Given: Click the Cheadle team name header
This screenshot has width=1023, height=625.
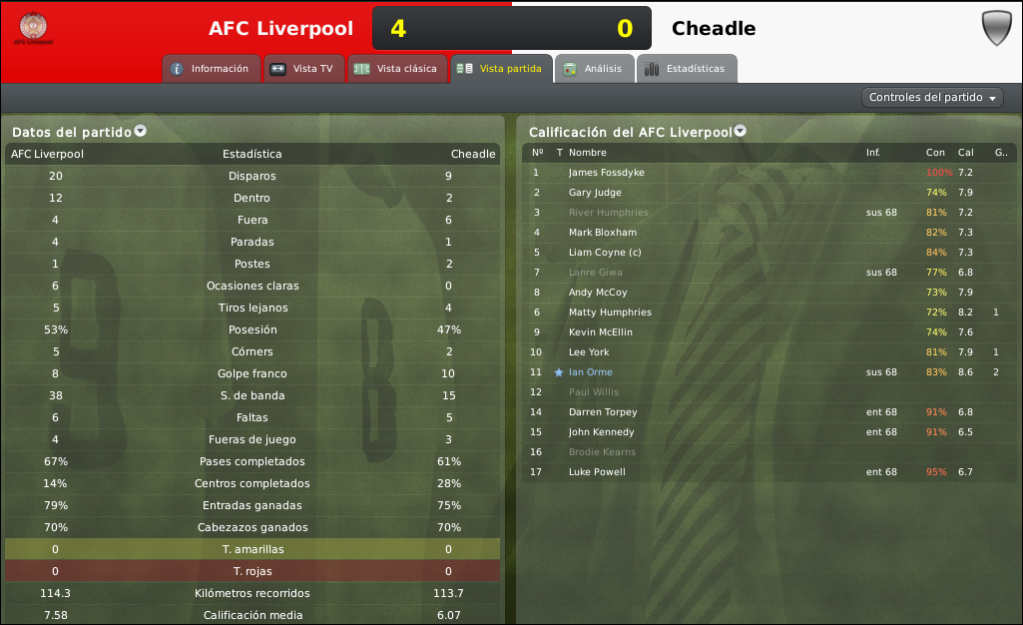Looking at the screenshot, I should click(x=713, y=28).
